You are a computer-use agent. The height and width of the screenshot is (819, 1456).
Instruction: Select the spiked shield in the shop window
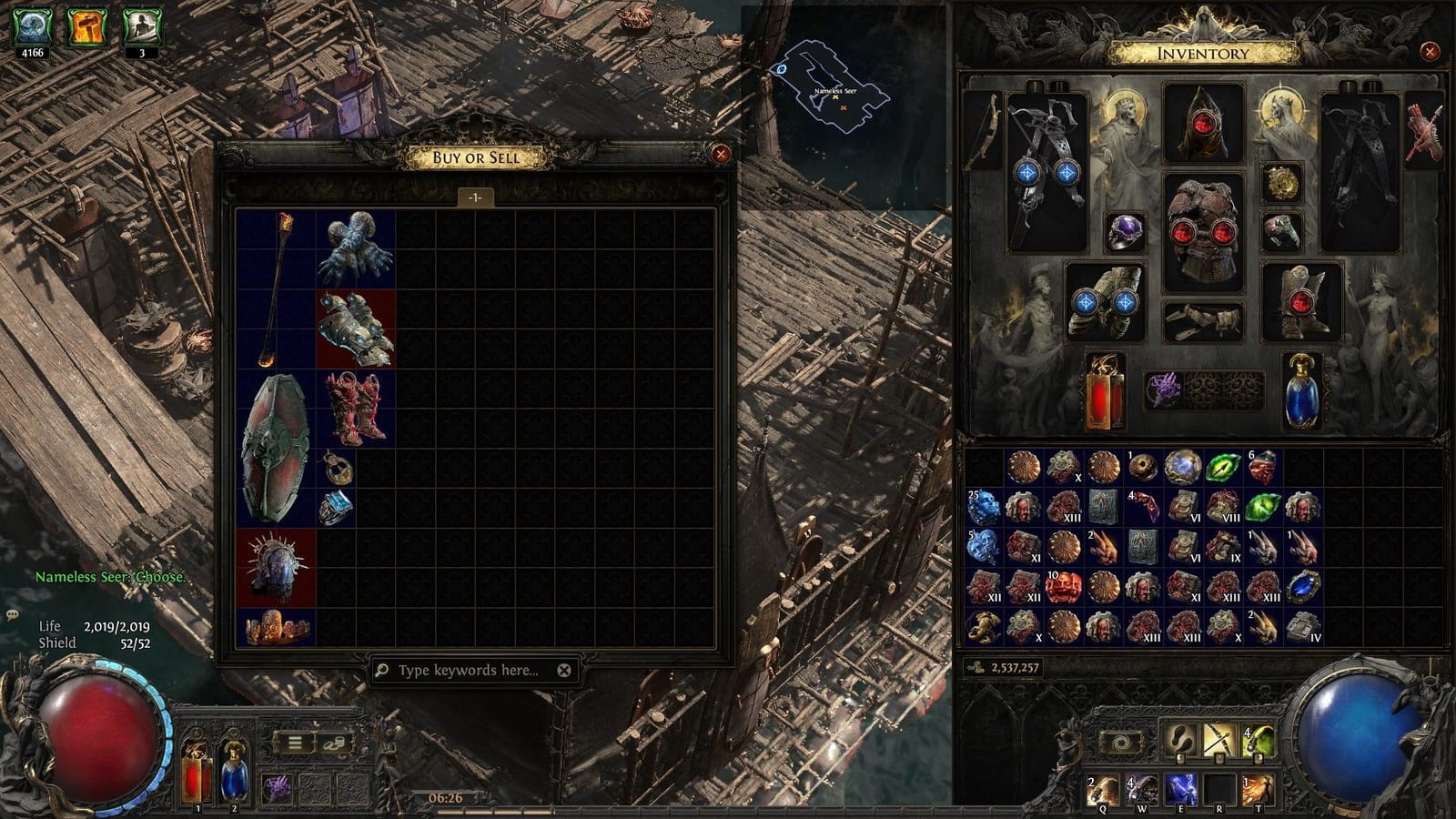pos(273,562)
